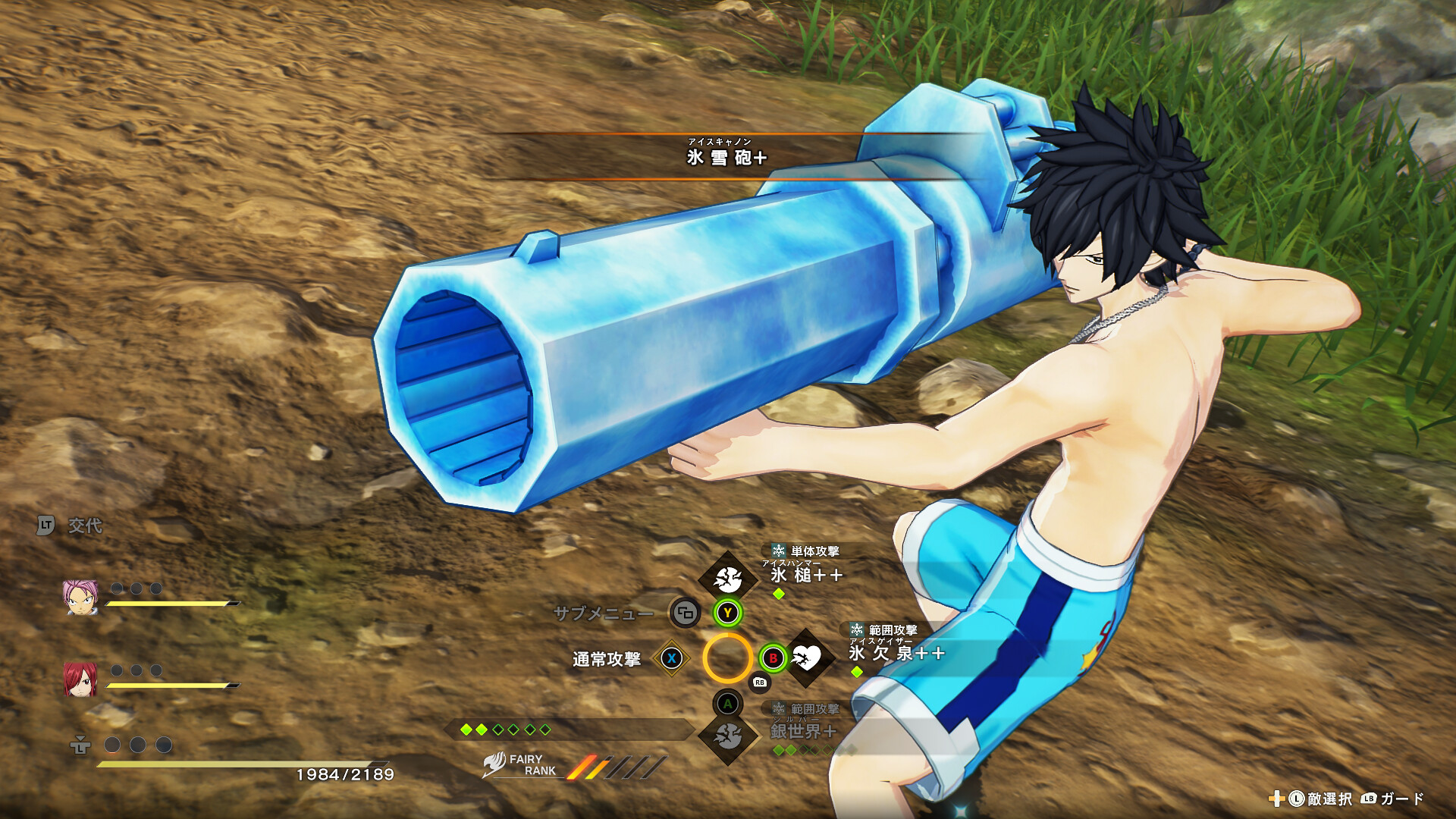Activate the 氷槌++ single-target skill icon

coord(727,580)
